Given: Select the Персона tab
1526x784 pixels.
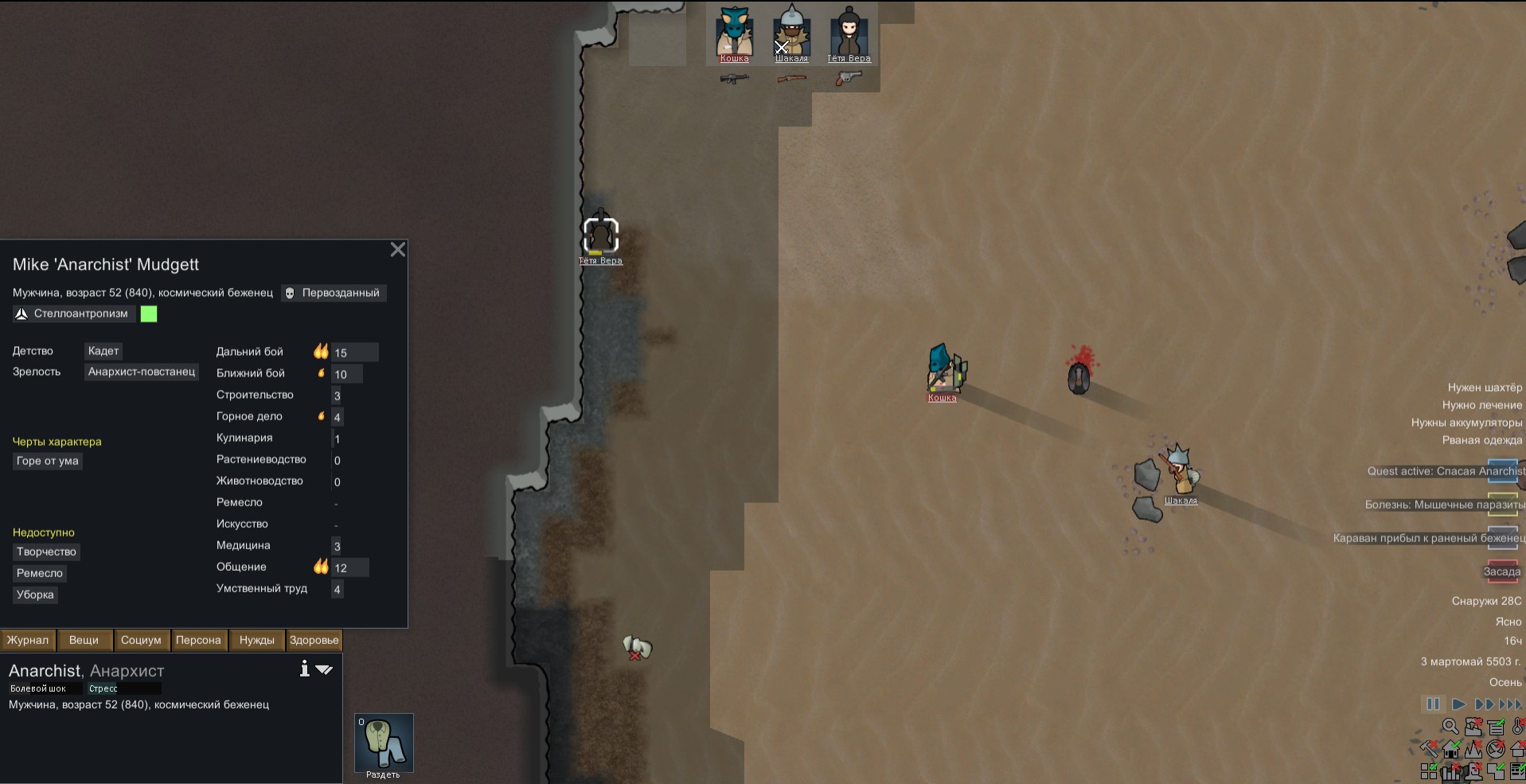Looking at the screenshot, I should click(x=198, y=640).
